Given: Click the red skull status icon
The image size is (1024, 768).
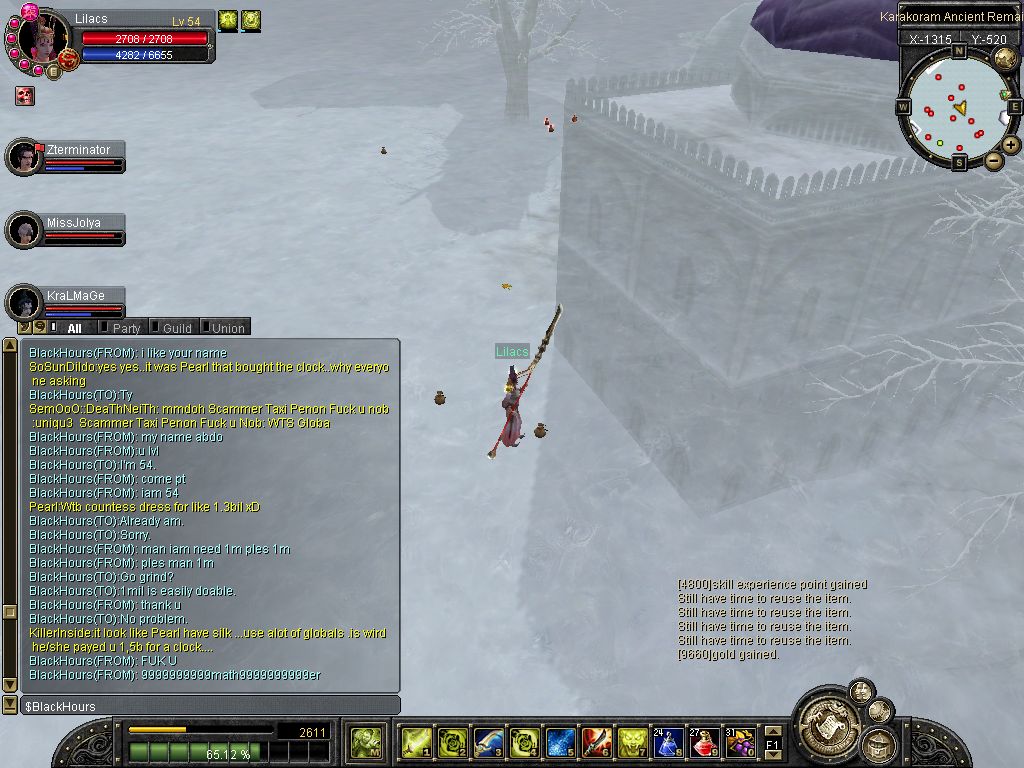Looking at the screenshot, I should coord(25,96).
